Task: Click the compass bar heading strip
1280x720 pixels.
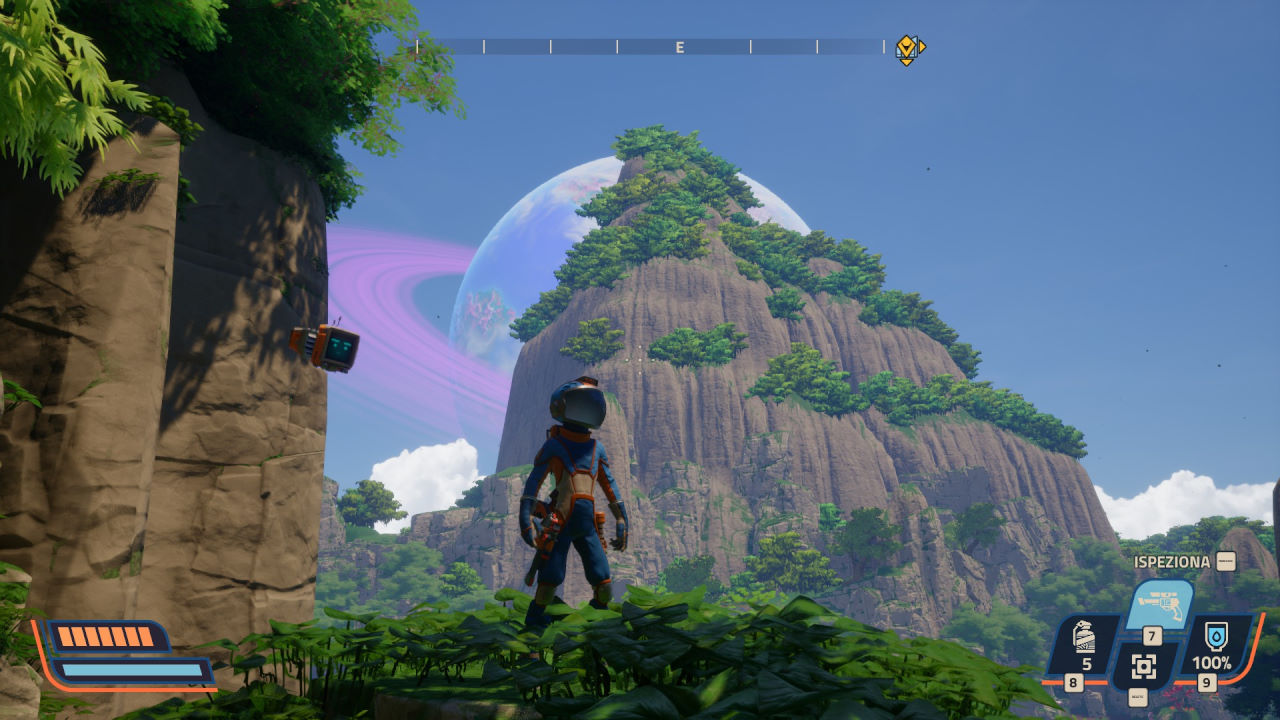Action: 650,47
